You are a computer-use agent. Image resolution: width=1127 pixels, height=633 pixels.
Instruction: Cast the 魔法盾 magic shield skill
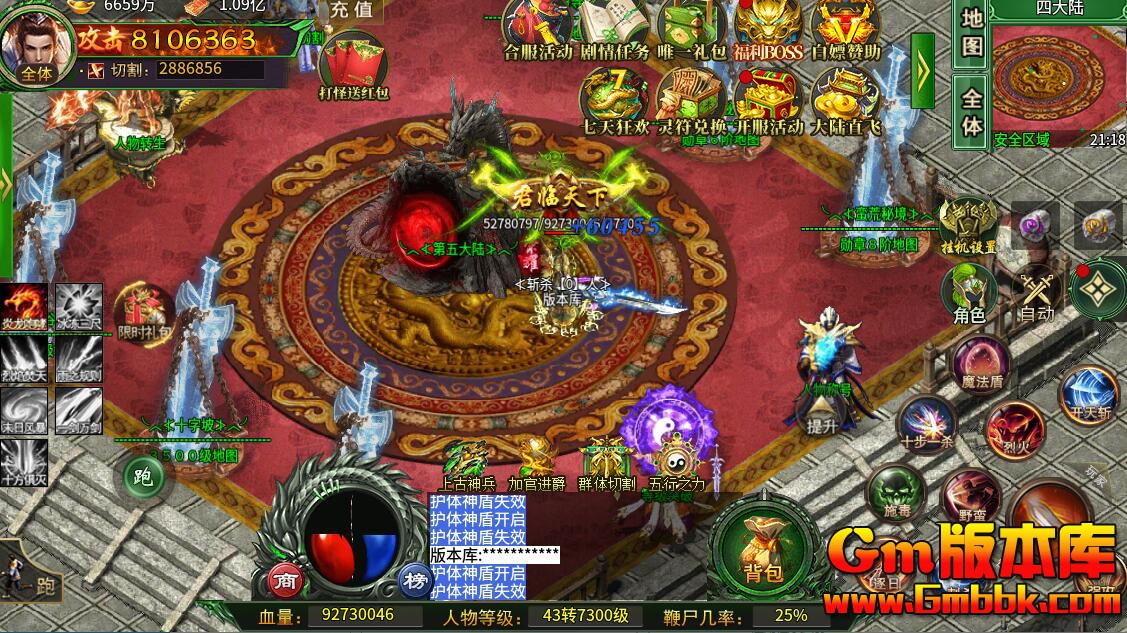pyautogui.click(x=981, y=362)
